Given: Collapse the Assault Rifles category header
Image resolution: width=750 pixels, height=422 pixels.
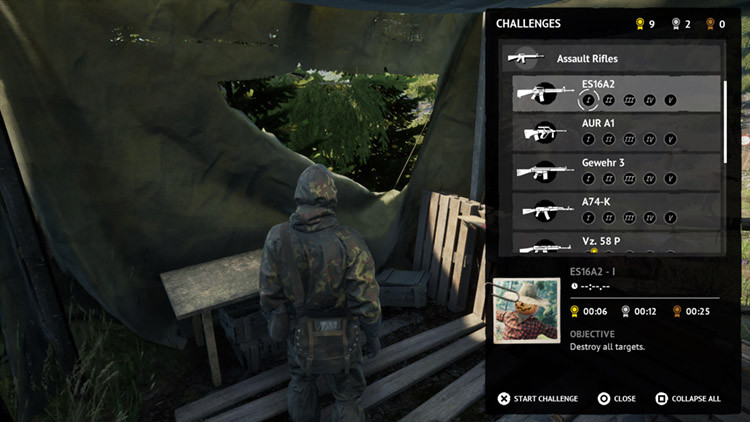Looking at the screenshot, I should [611, 58].
